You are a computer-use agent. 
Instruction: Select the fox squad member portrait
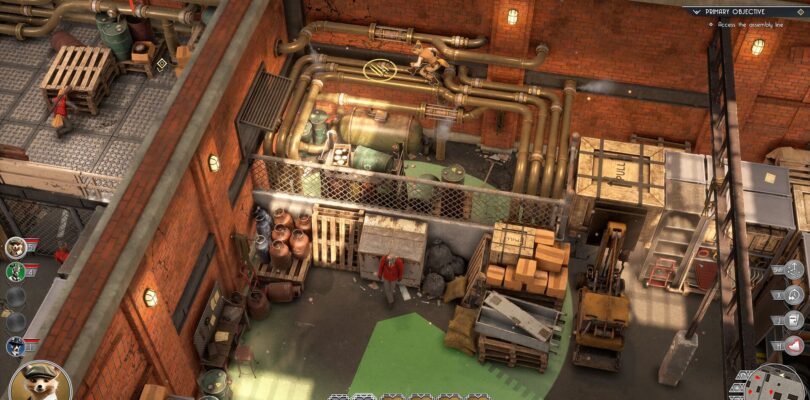pos(15,248)
